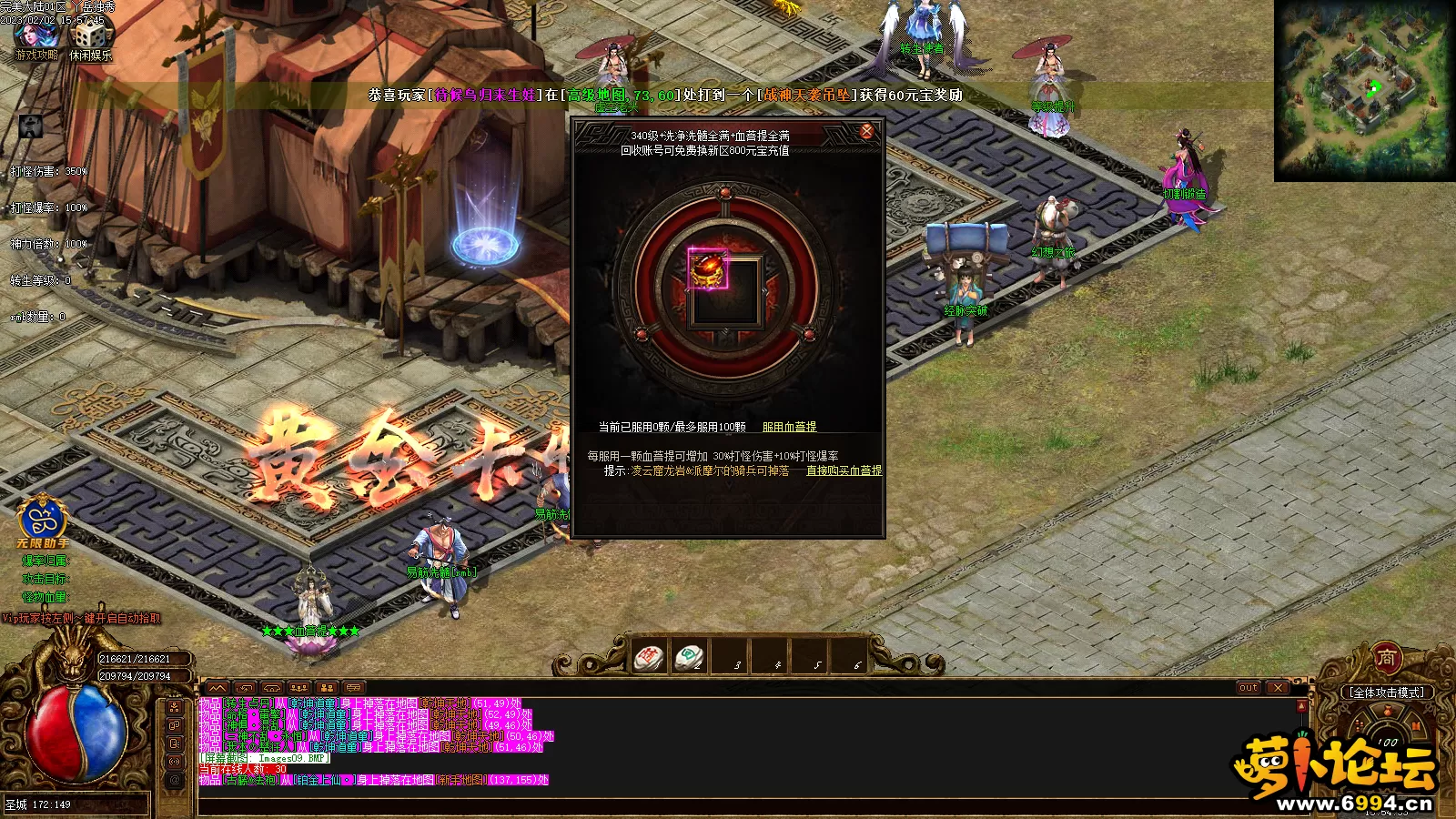1456x819 pixels.
Task: Click the chat panel's out button
Action: (x=1248, y=688)
